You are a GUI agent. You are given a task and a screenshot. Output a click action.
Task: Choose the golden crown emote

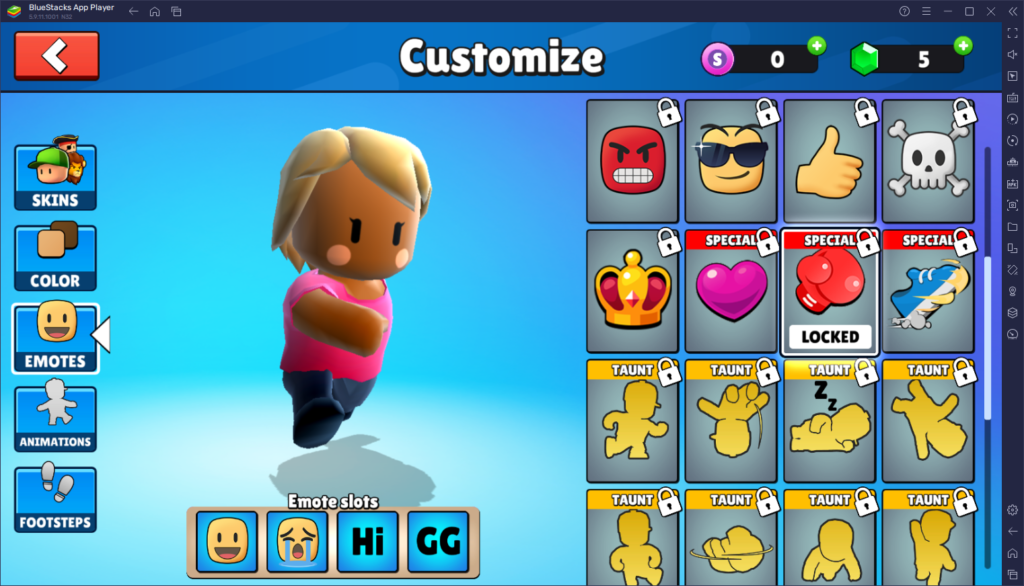[632, 292]
